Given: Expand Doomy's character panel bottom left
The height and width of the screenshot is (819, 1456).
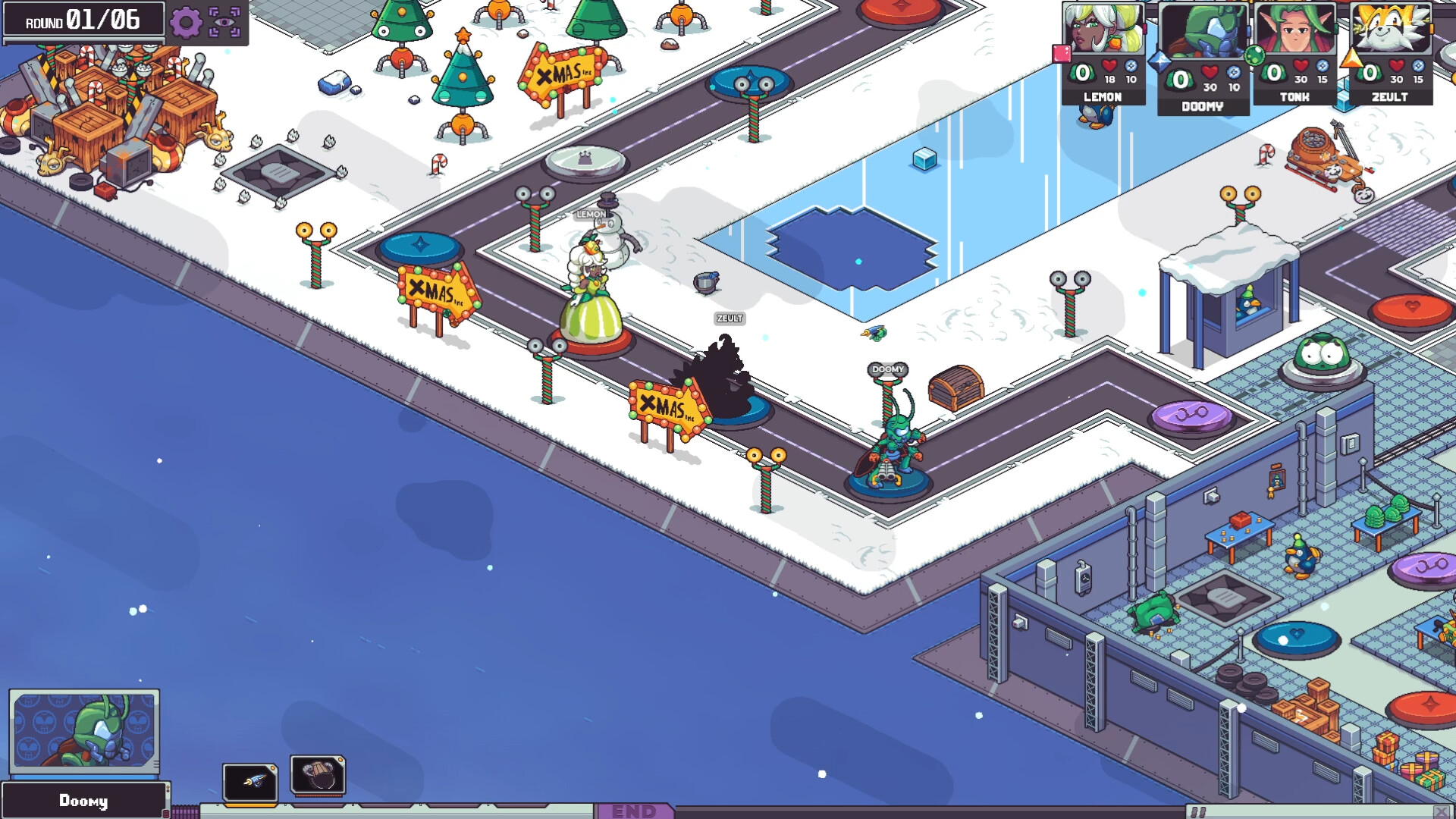Looking at the screenshot, I should point(85,800).
